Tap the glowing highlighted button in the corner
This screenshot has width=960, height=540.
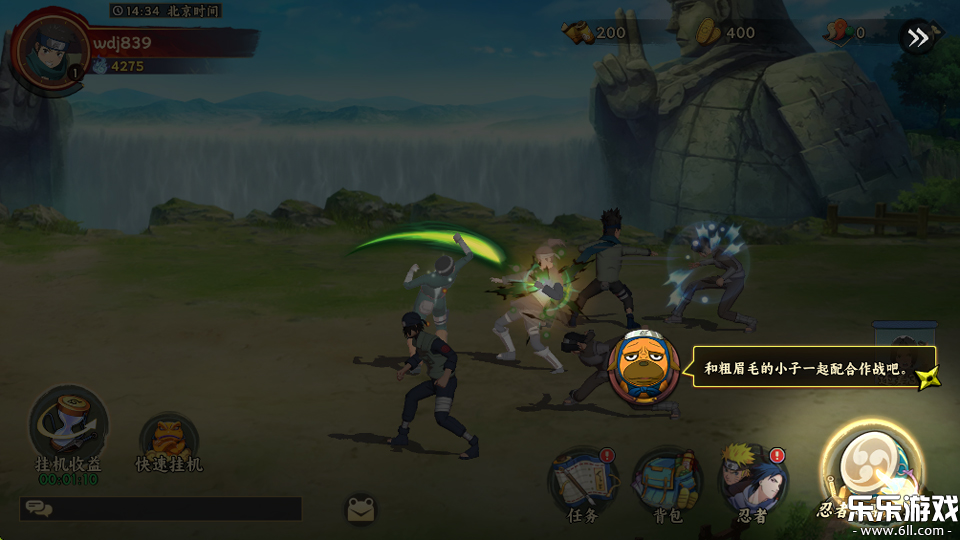point(868,468)
